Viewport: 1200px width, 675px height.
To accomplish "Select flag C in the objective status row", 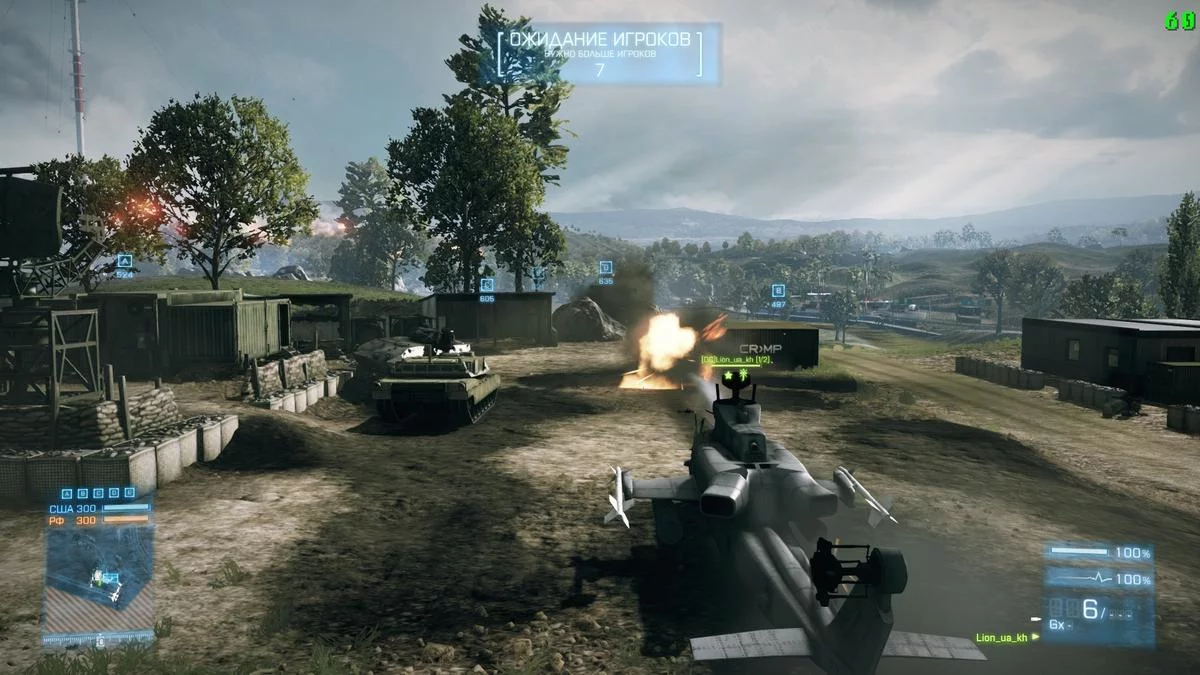I will click(98, 493).
